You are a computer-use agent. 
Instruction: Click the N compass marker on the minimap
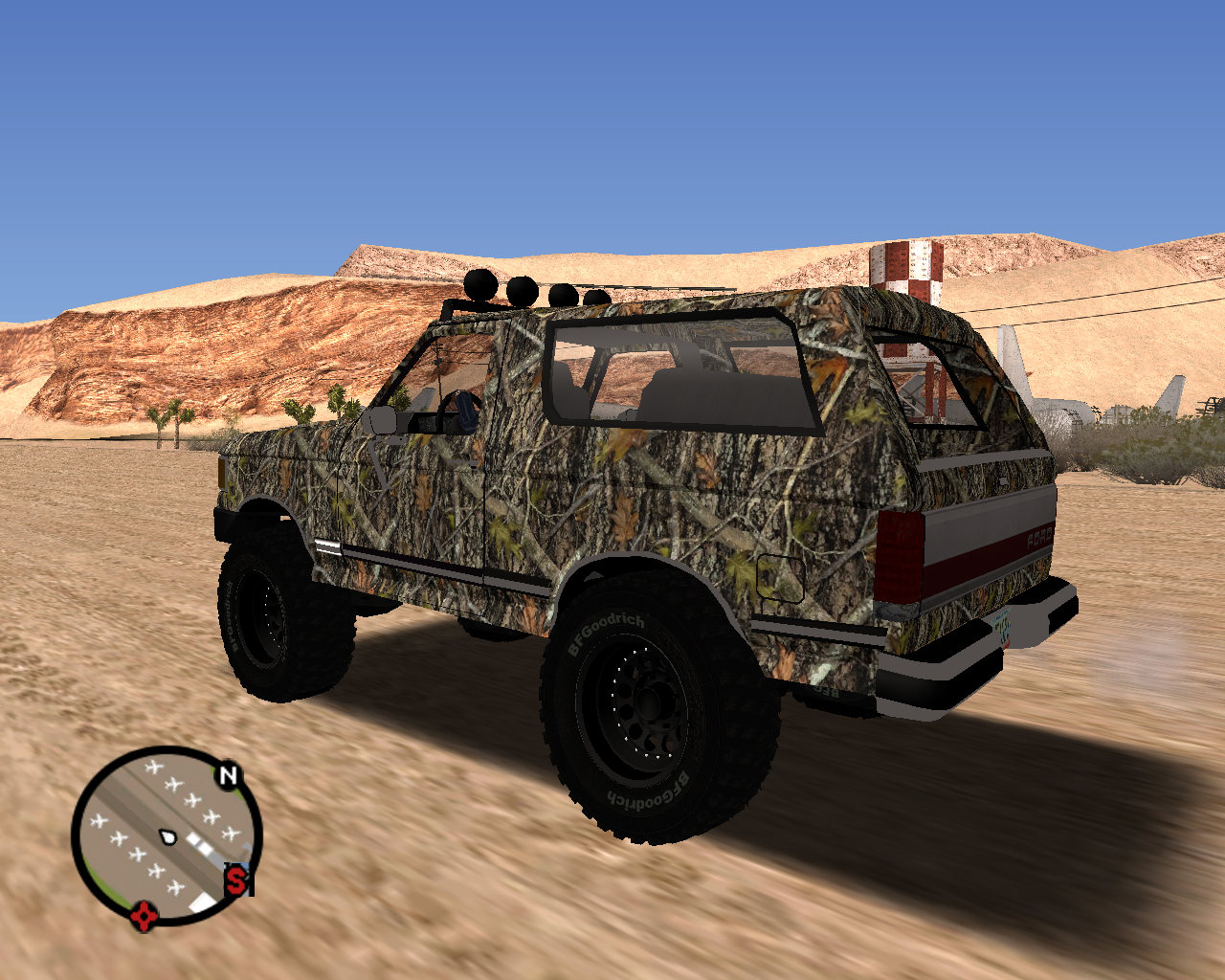230,773
